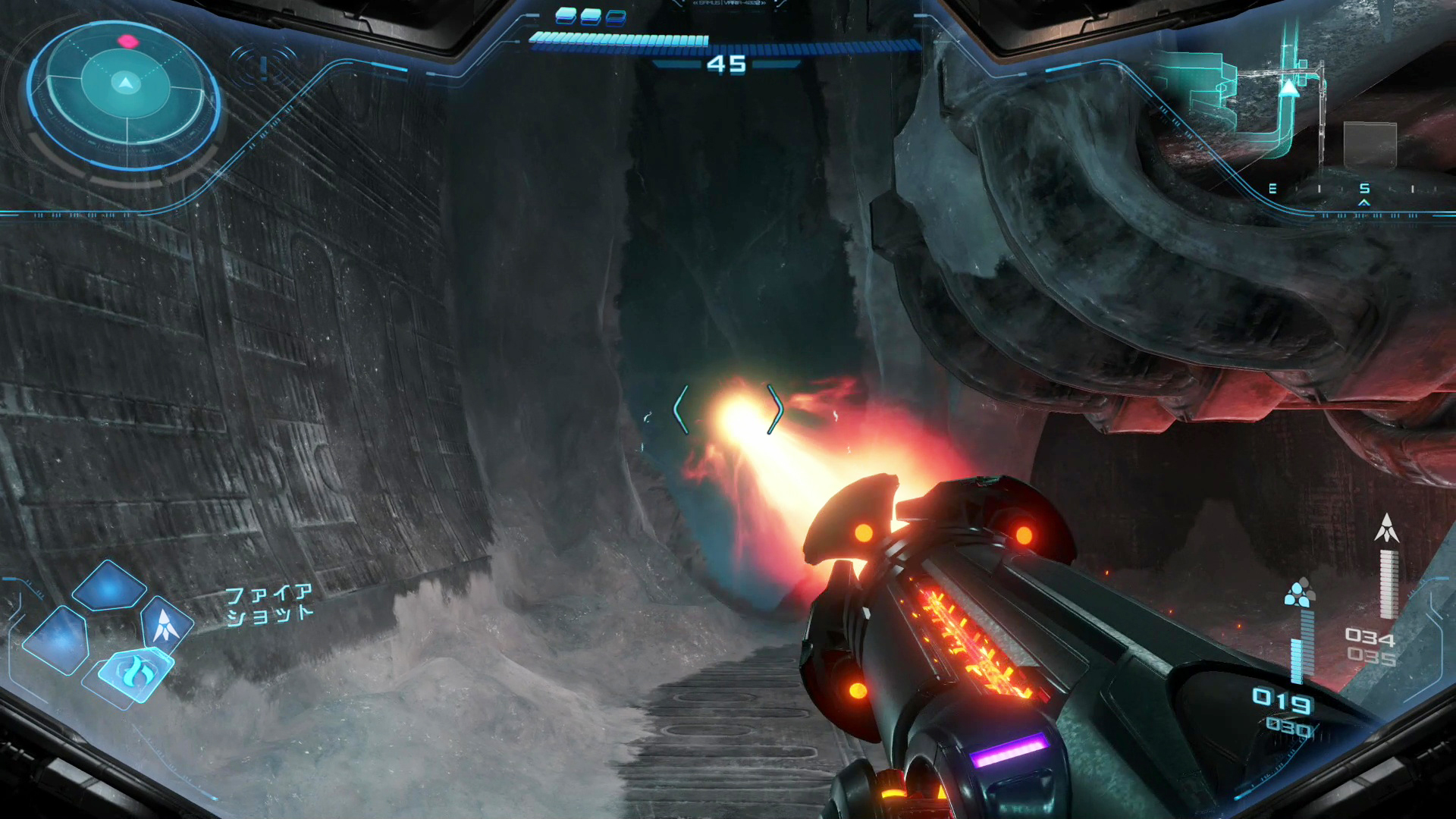Select the left diamond weapon slot
This screenshot has width=1456, height=819.
(57, 641)
